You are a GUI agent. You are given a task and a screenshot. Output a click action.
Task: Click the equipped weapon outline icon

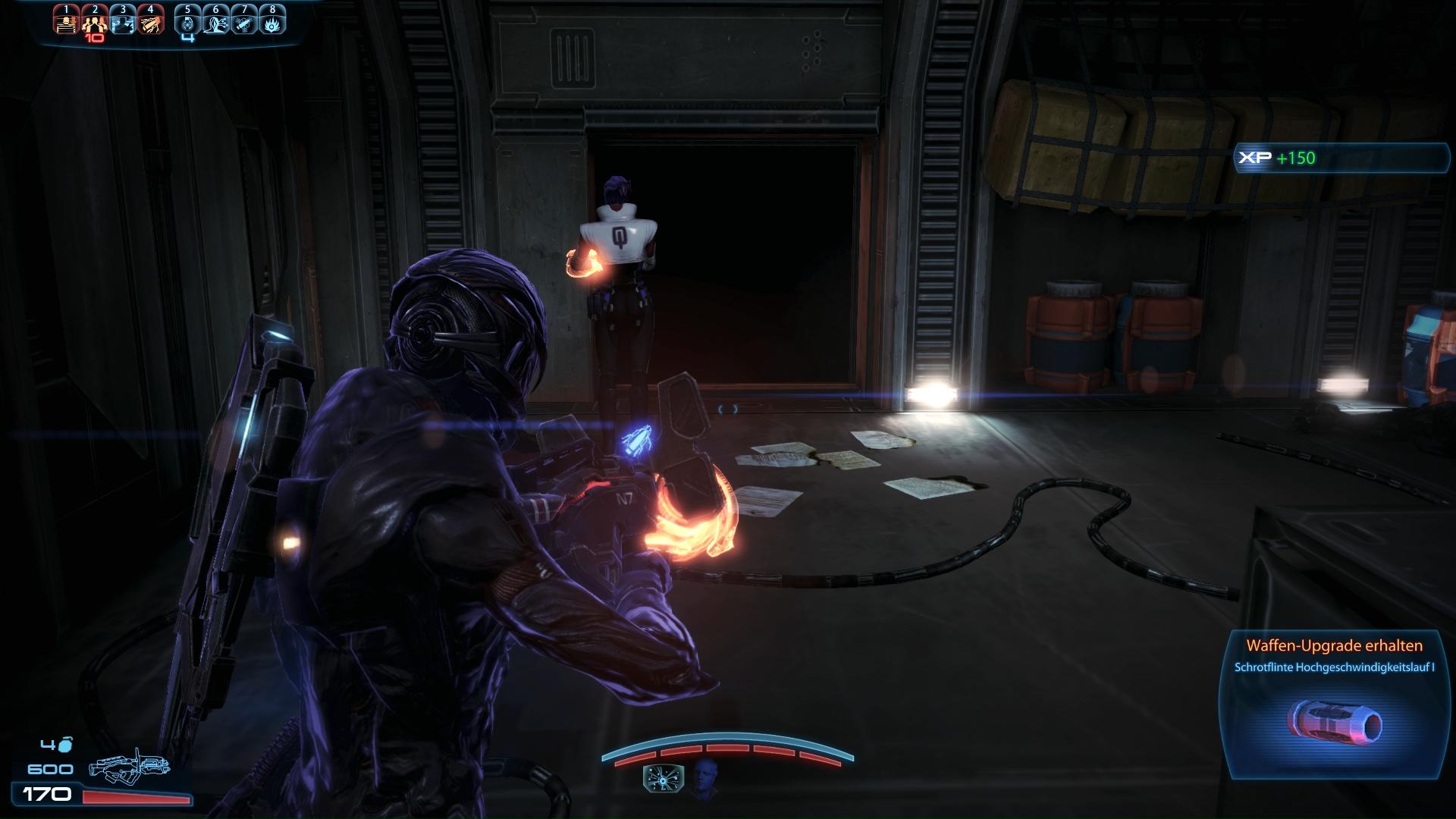coord(129,766)
